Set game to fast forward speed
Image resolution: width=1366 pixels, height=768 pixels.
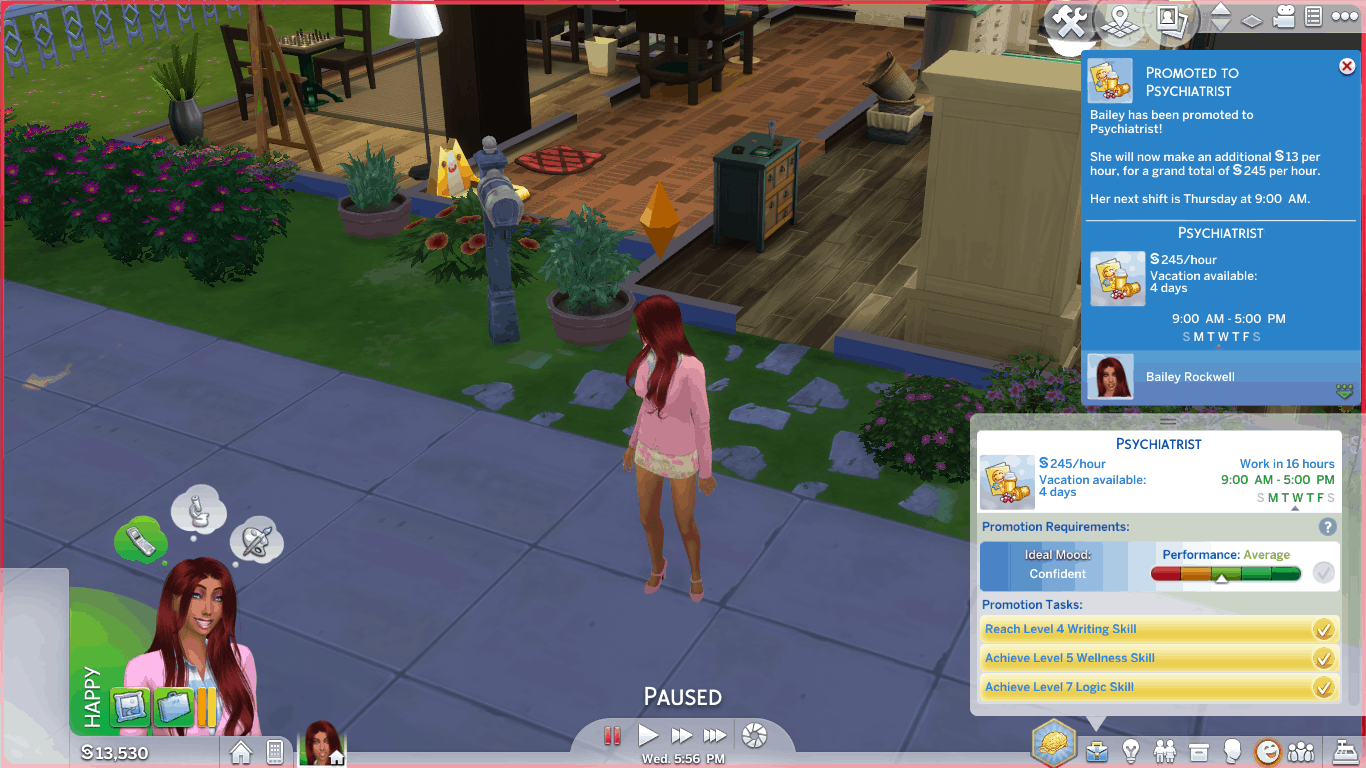click(x=681, y=736)
